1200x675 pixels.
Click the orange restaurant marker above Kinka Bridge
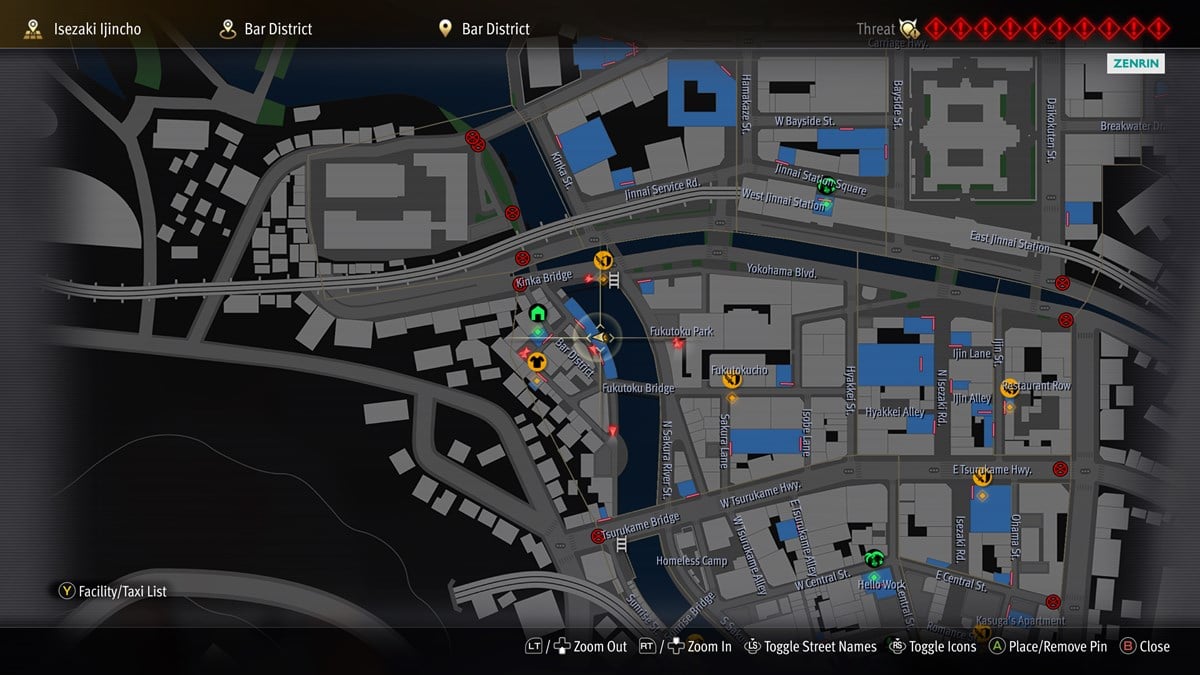(x=603, y=261)
